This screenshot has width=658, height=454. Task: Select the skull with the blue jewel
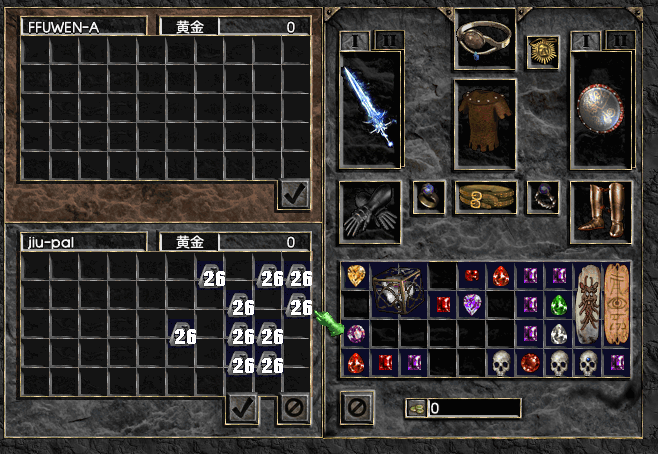pos(588,362)
